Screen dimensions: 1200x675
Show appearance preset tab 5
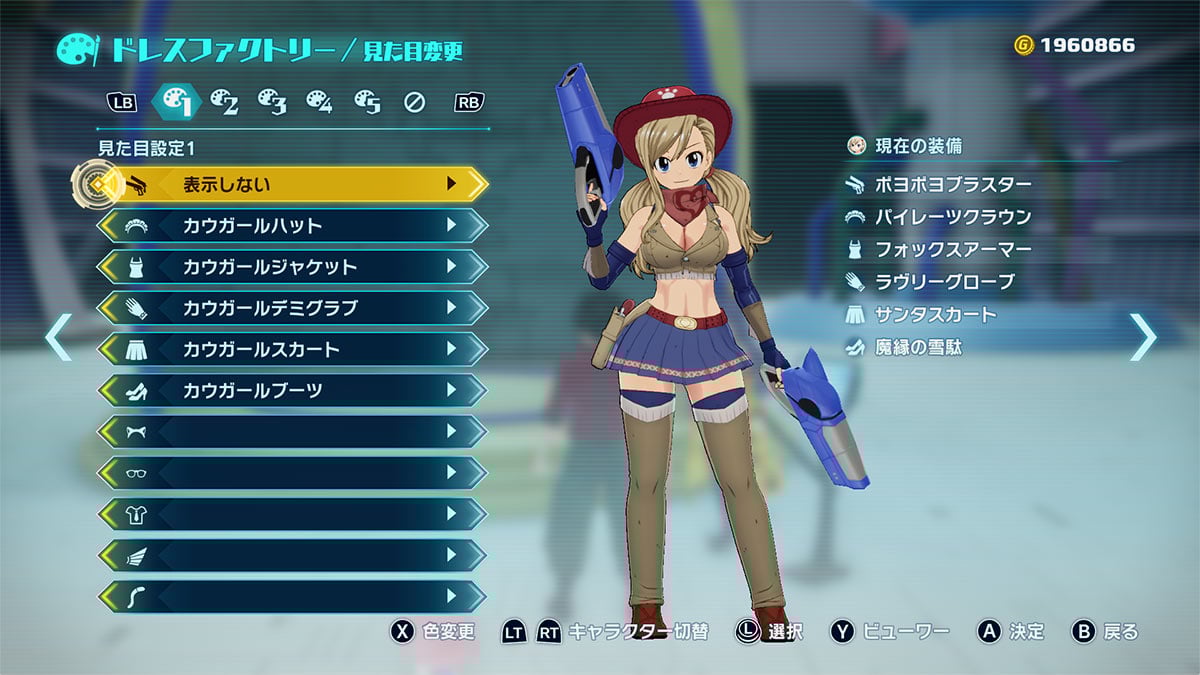coord(367,101)
